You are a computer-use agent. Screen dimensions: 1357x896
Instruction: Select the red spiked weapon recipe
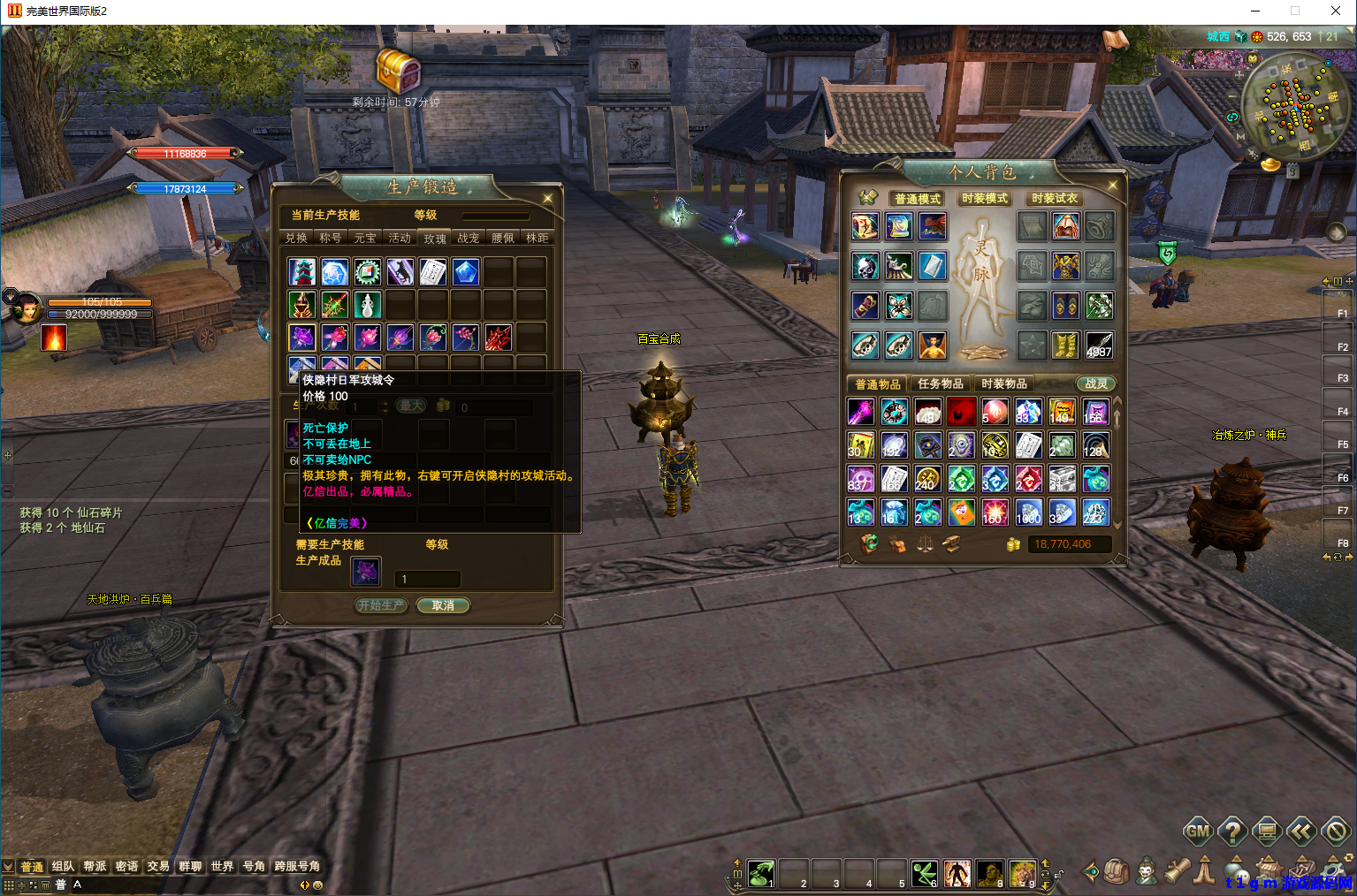[x=499, y=337]
